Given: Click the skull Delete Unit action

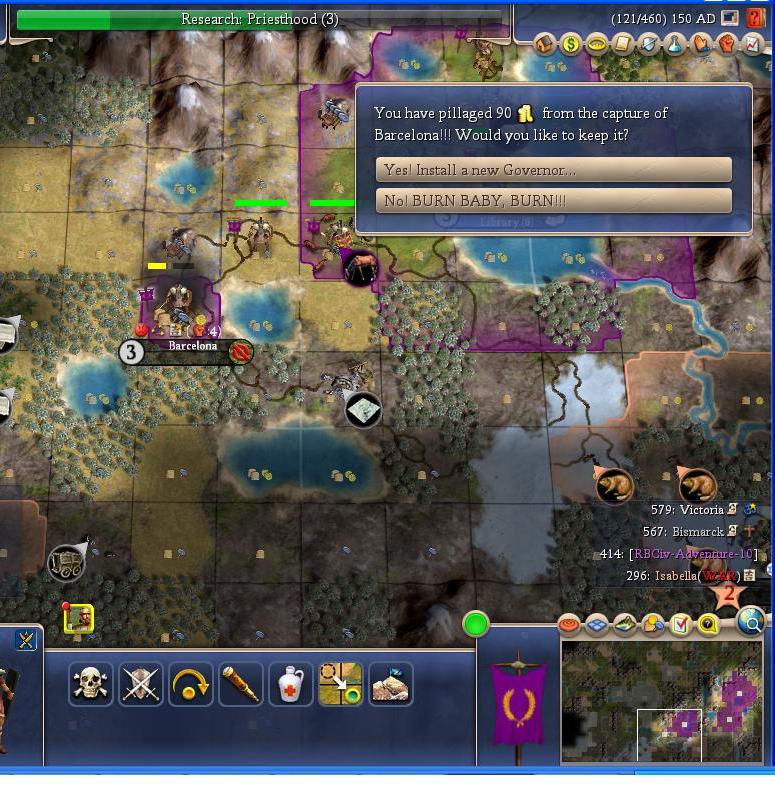Looking at the screenshot, I should click(x=90, y=684).
